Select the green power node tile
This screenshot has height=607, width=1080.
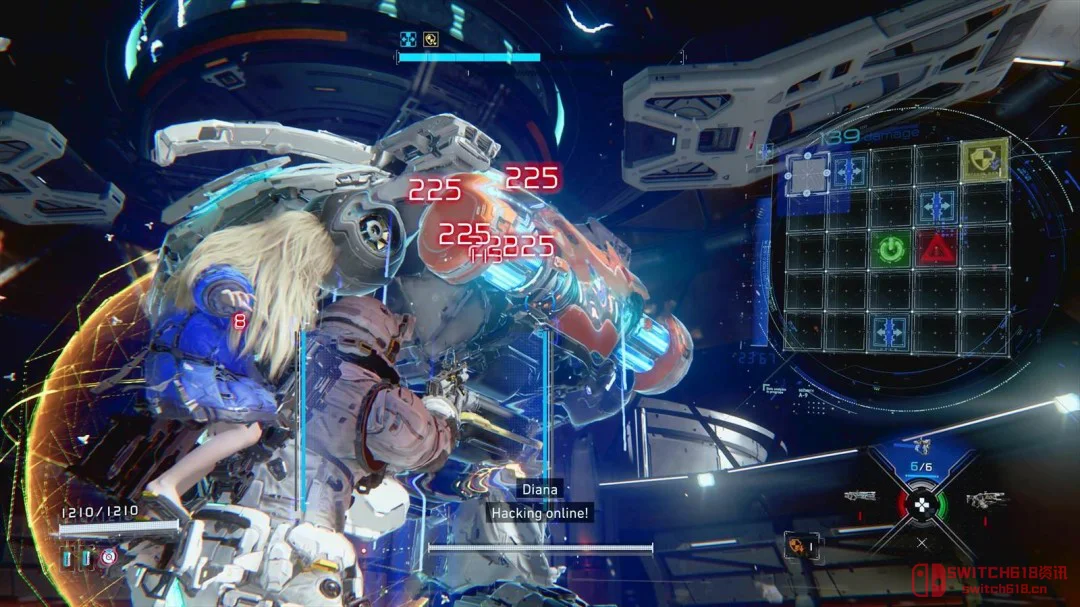(889, 247)
